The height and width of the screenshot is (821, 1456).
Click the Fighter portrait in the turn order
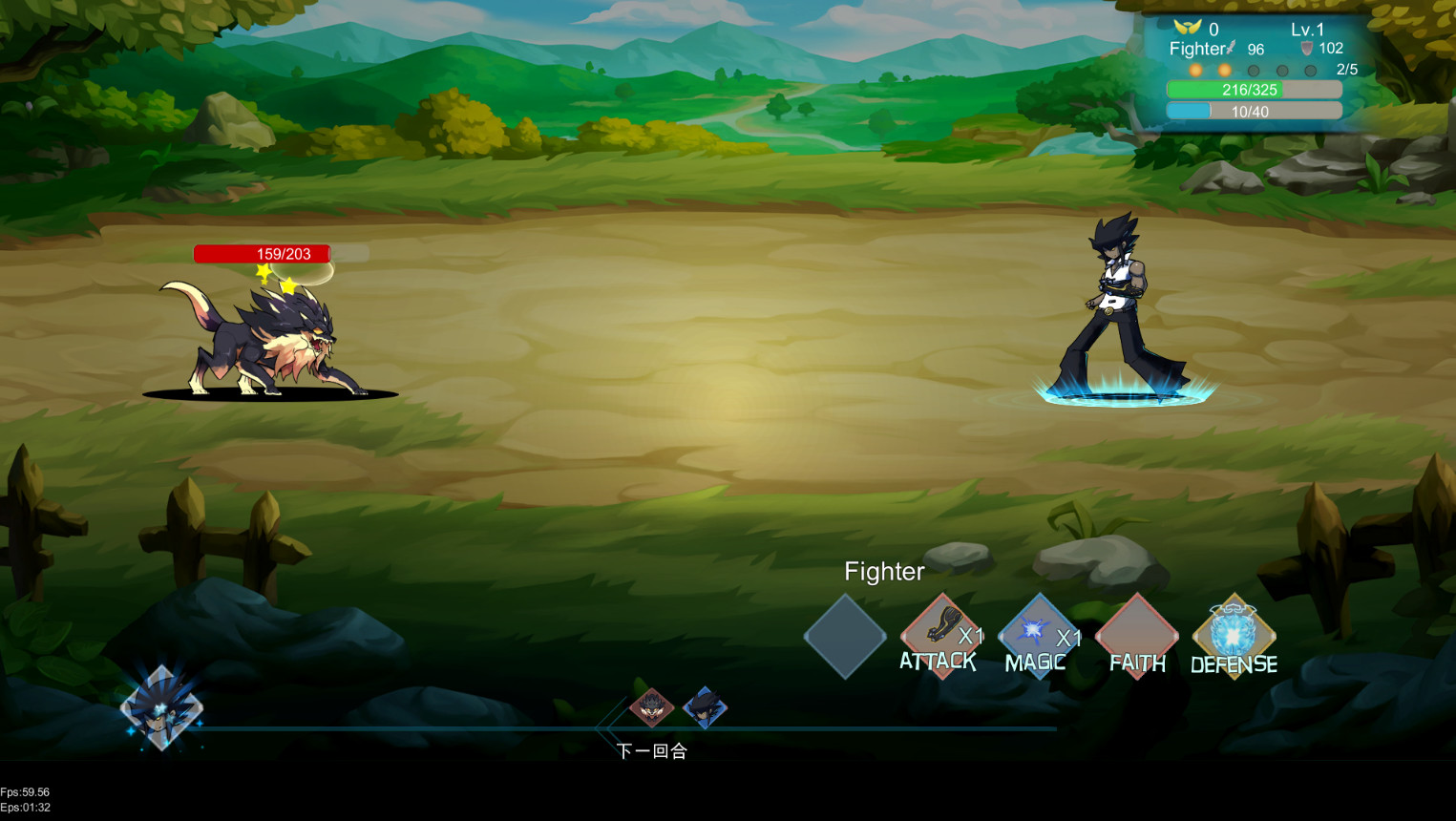(707, 709)
